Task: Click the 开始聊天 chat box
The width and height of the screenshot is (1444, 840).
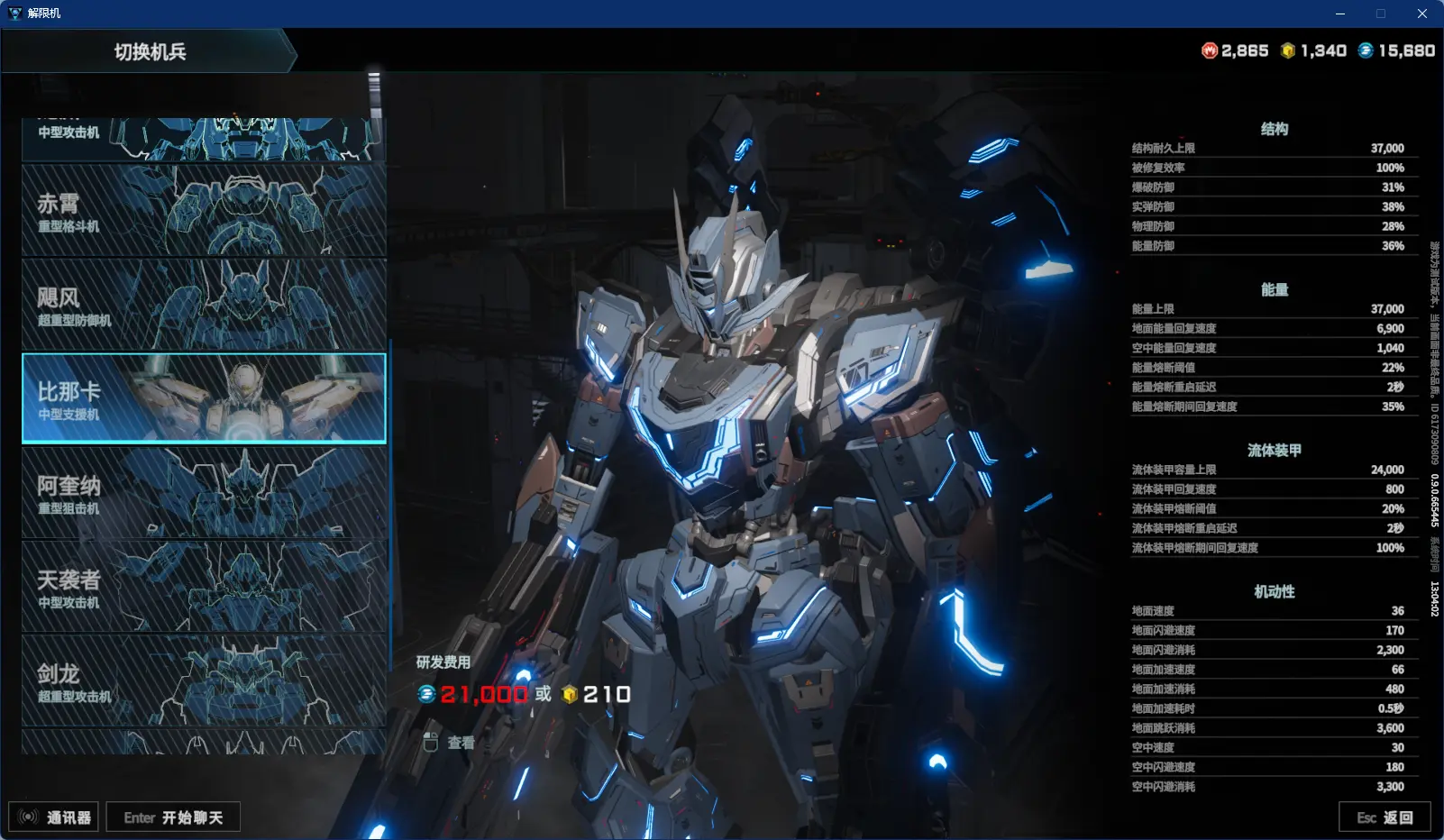Action: [173, 817]
